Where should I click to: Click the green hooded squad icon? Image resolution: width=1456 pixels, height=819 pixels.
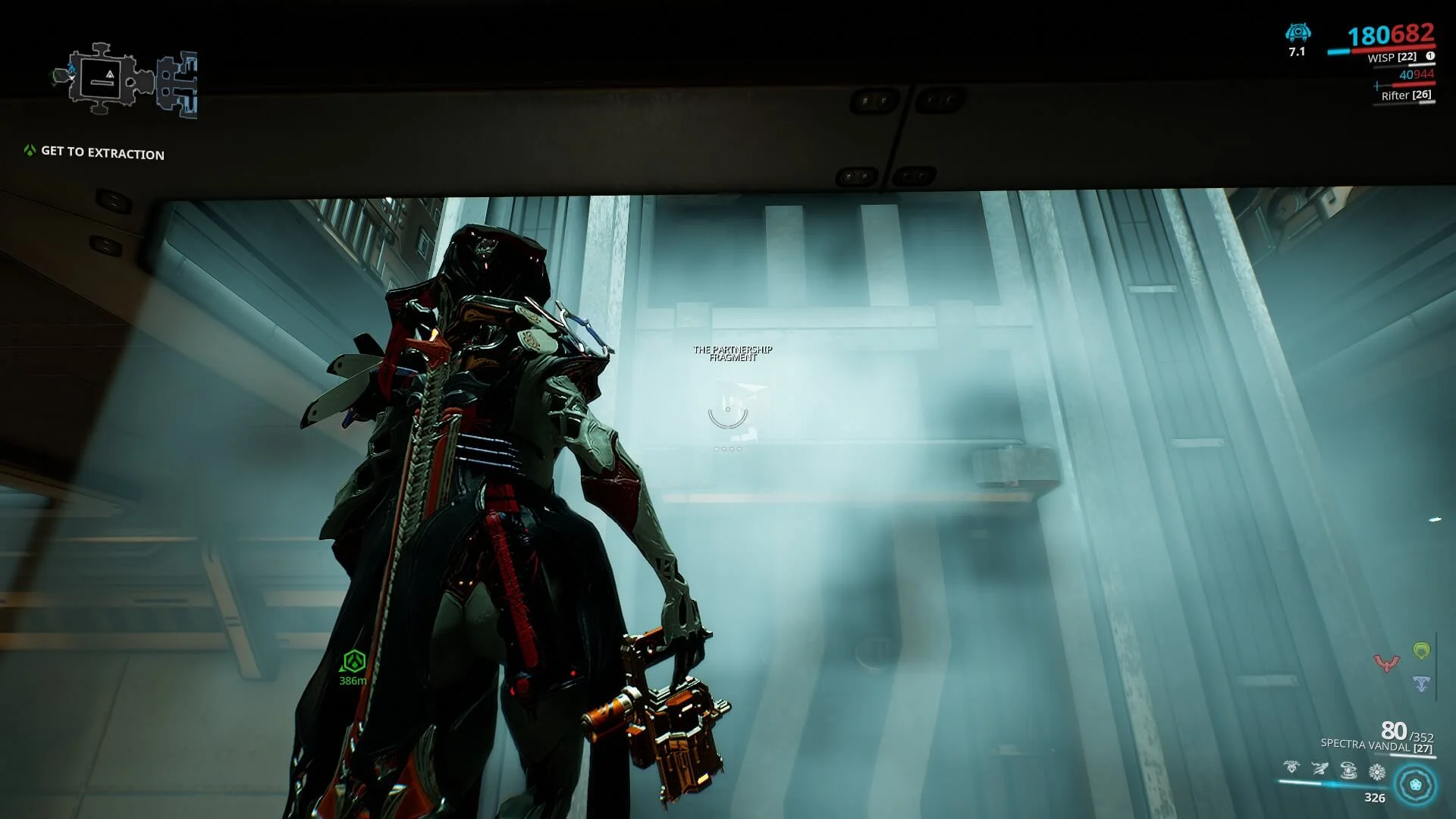pyautogui.click(x=1421, y=651)
